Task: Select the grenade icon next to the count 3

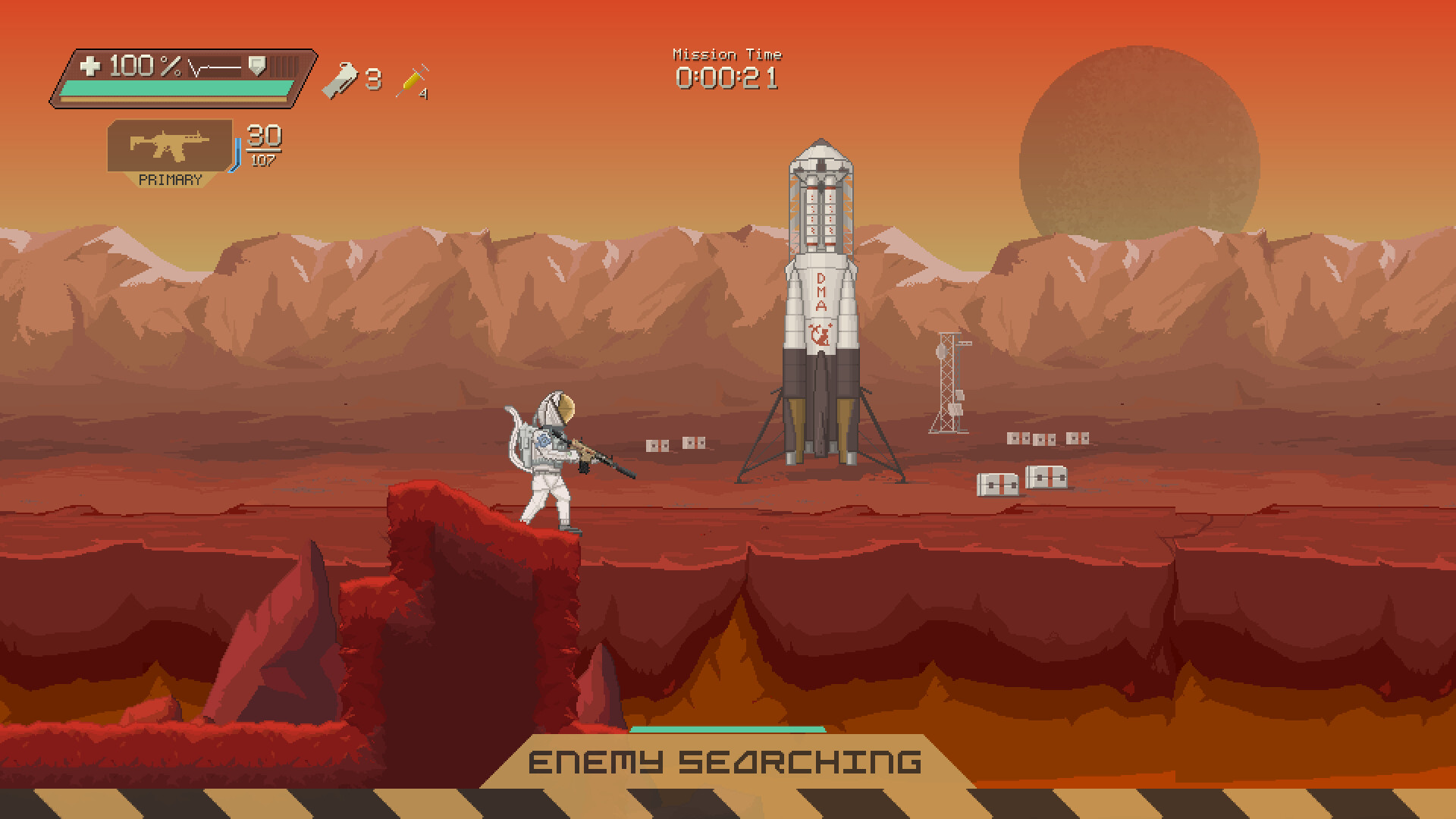Action: pos(341,80)
